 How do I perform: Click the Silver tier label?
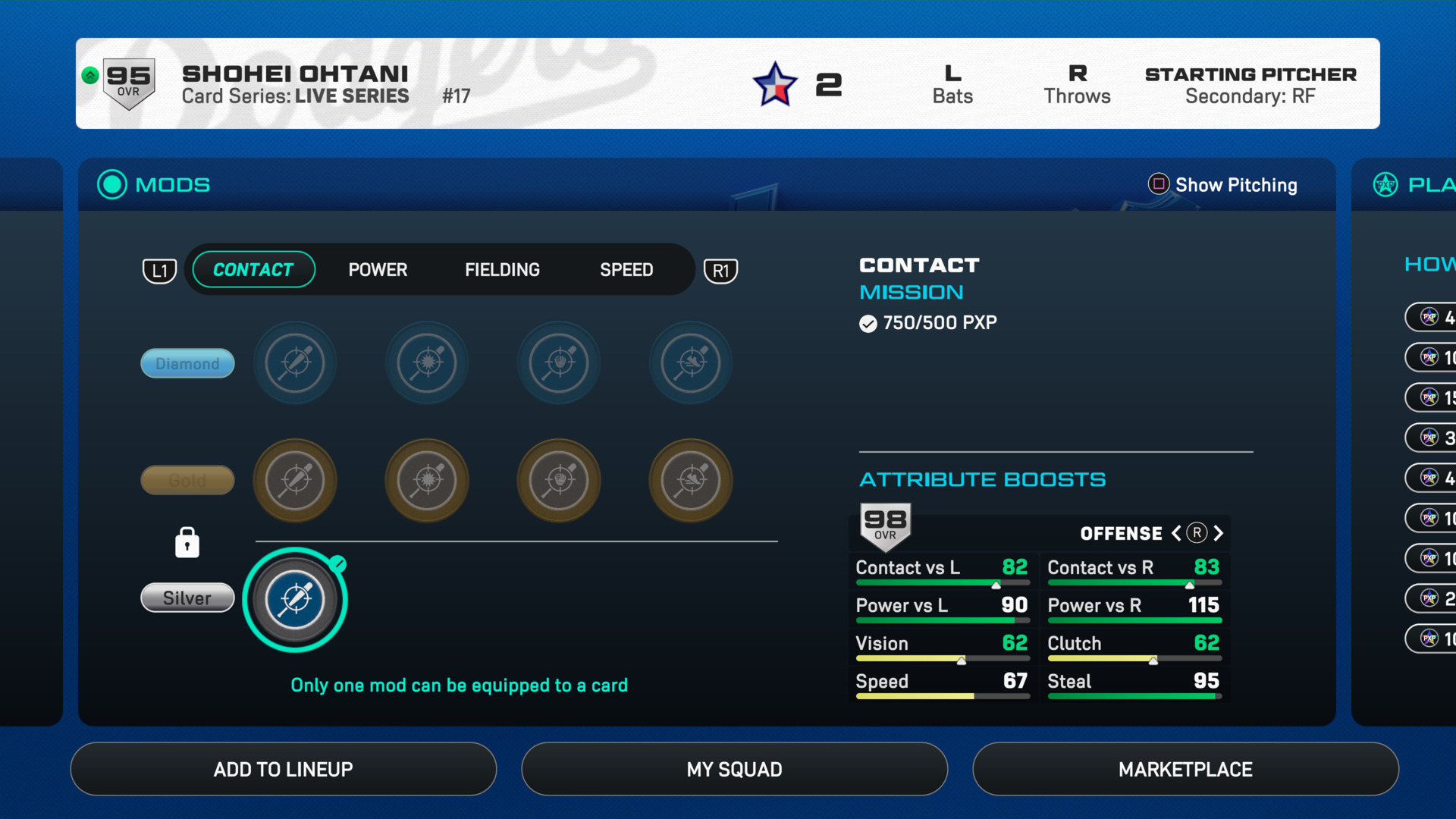[x=187, y=598]
